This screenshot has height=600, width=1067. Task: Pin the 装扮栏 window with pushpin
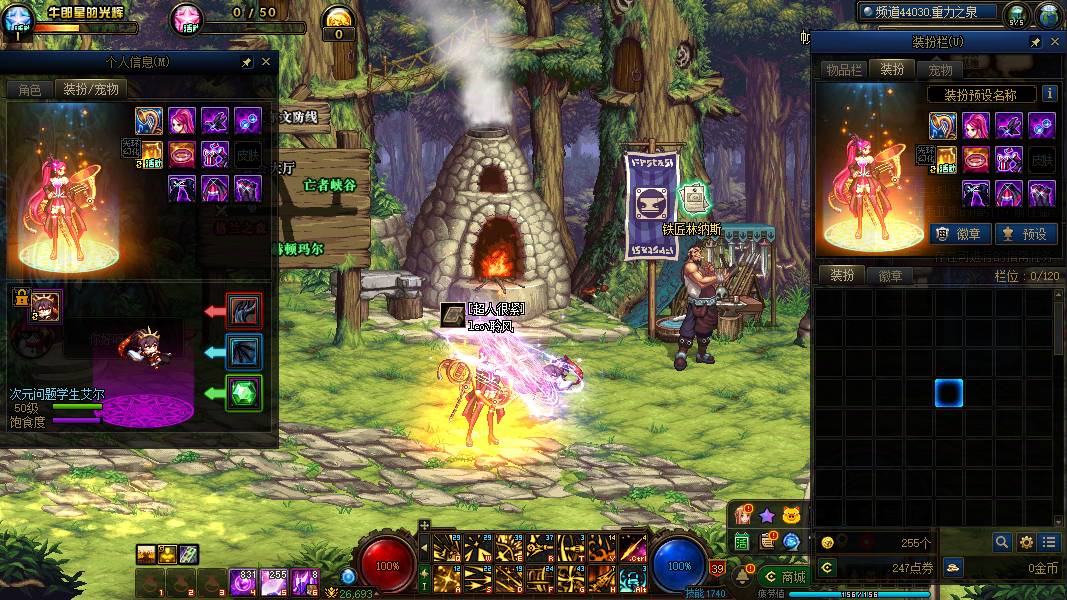tap(1036, 42)
